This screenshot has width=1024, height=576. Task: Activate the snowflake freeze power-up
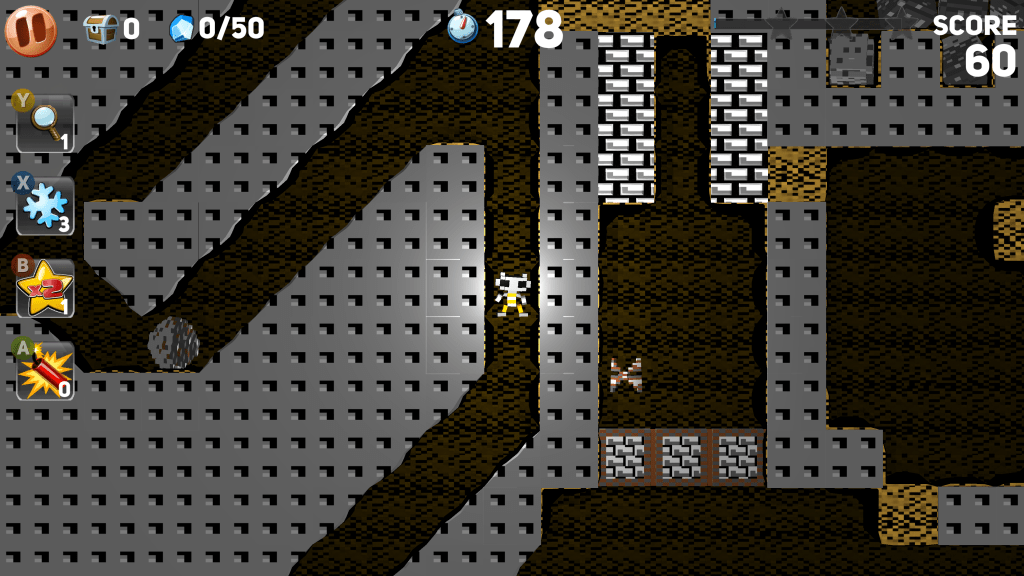coord(45,206)
